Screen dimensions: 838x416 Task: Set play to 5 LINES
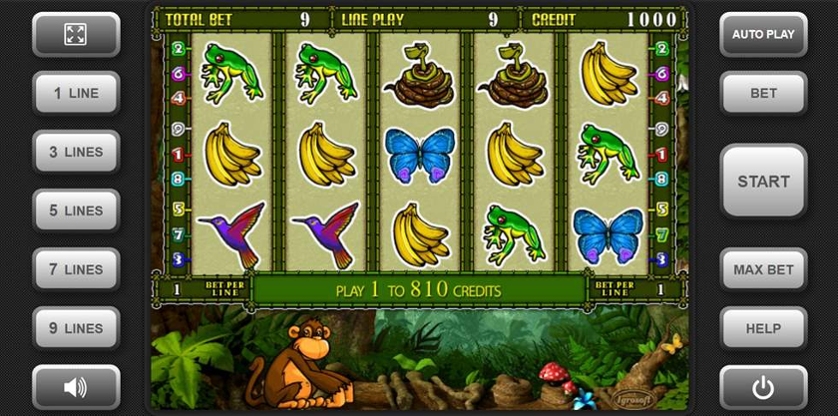tap(76, 211)
